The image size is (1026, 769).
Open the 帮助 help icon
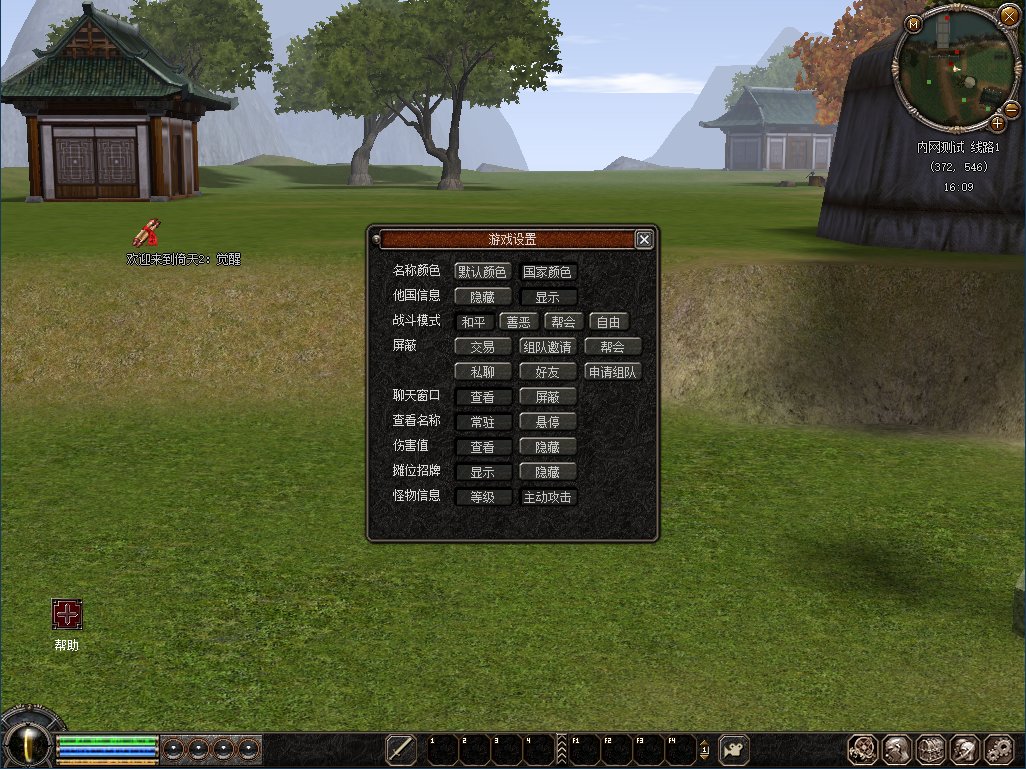pos(67,615)
